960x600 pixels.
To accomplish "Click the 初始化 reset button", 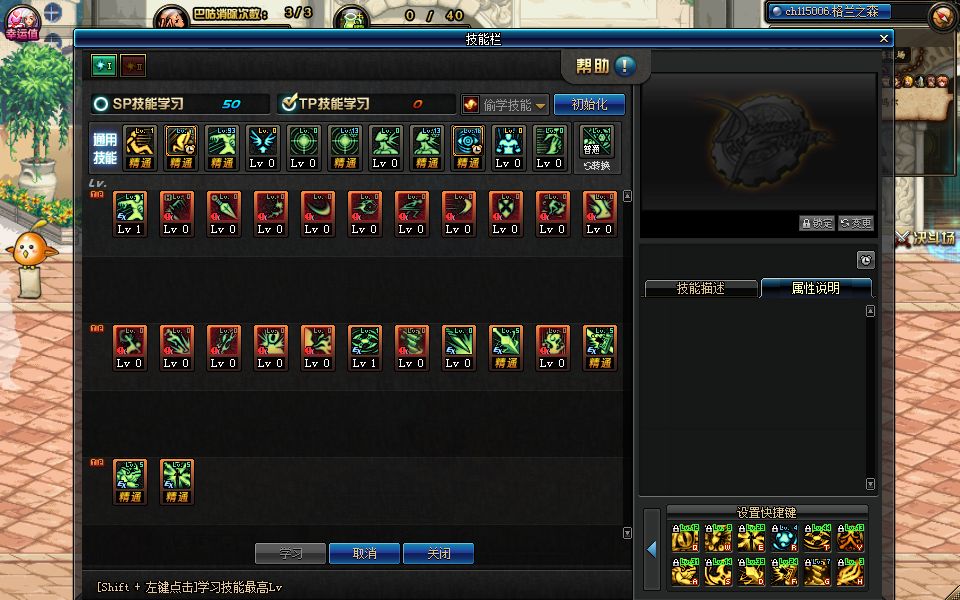I will [x=589, y=104].
